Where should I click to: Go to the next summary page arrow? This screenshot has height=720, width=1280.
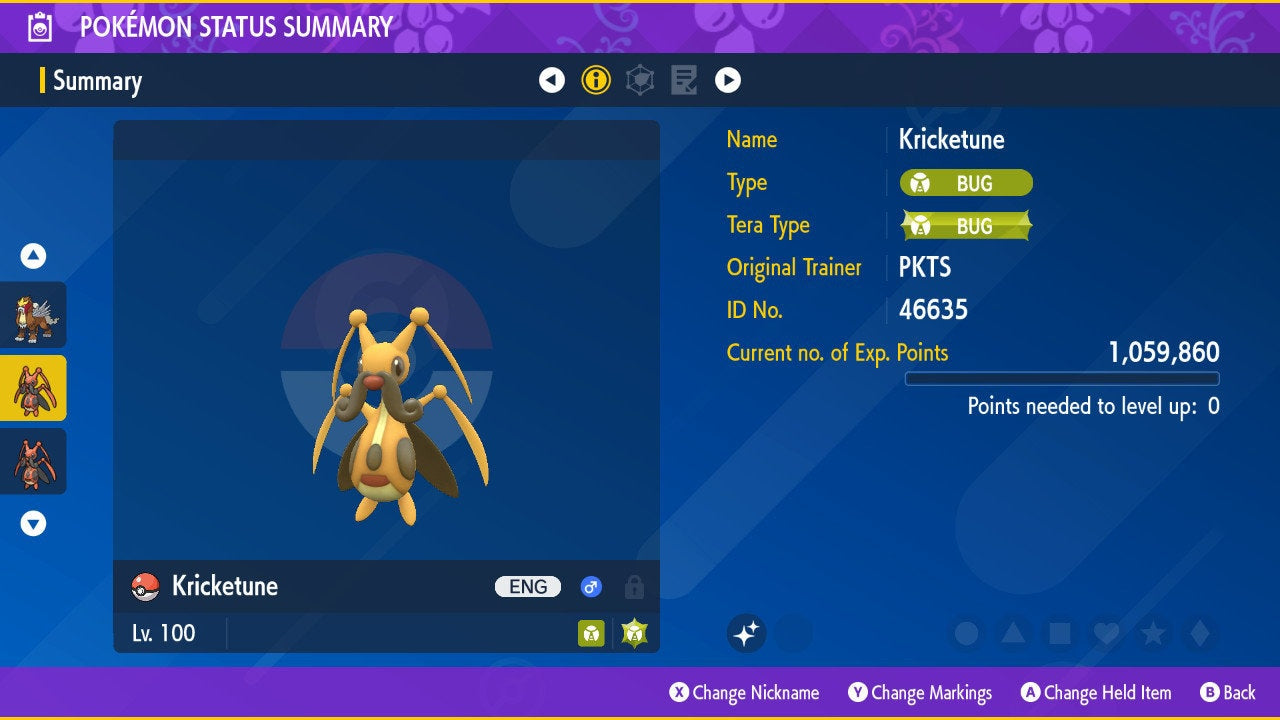[728, 80]
